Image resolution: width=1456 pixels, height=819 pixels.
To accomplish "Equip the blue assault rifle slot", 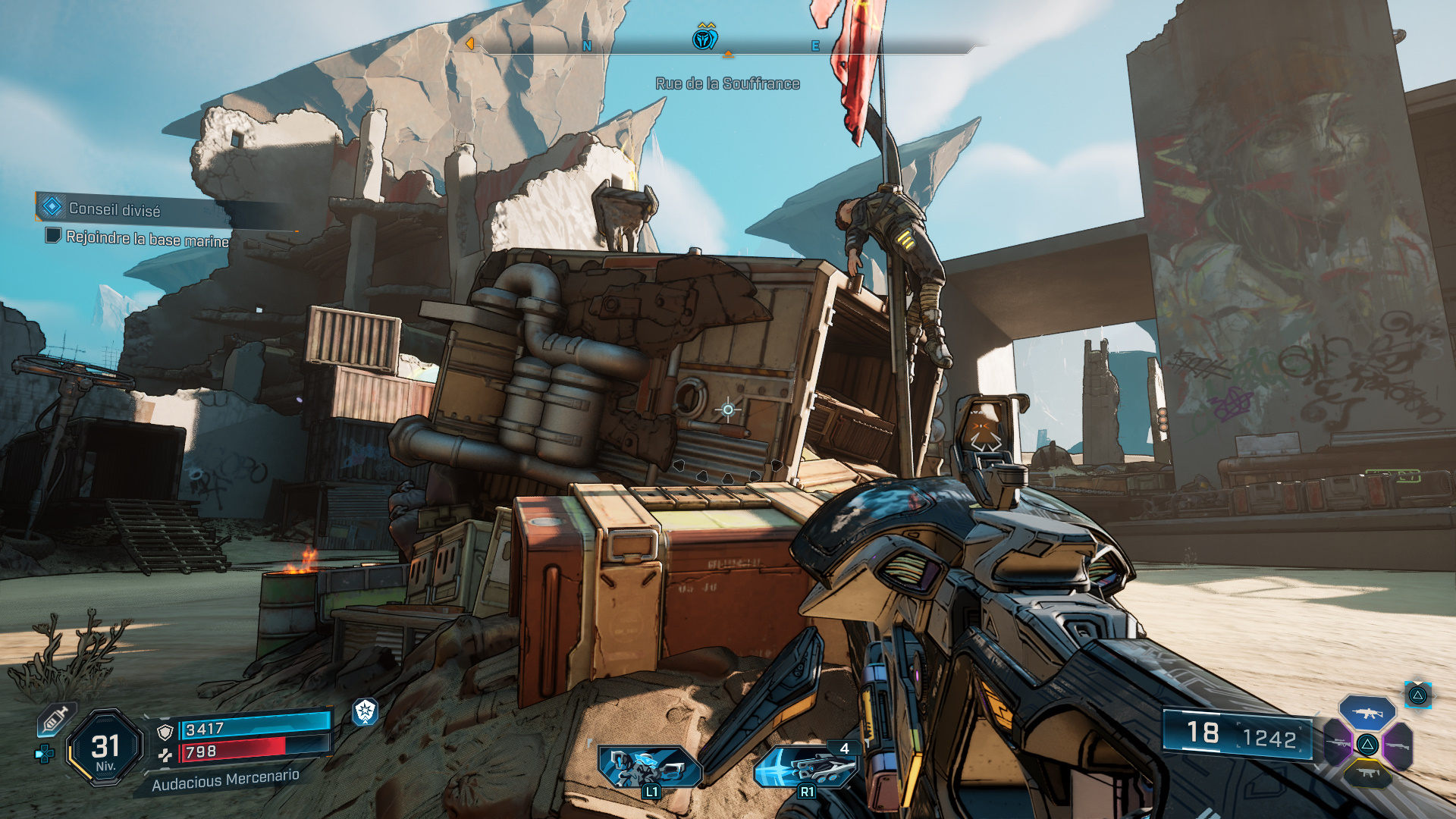I will pyautogui.click(x=1367, y=713).
